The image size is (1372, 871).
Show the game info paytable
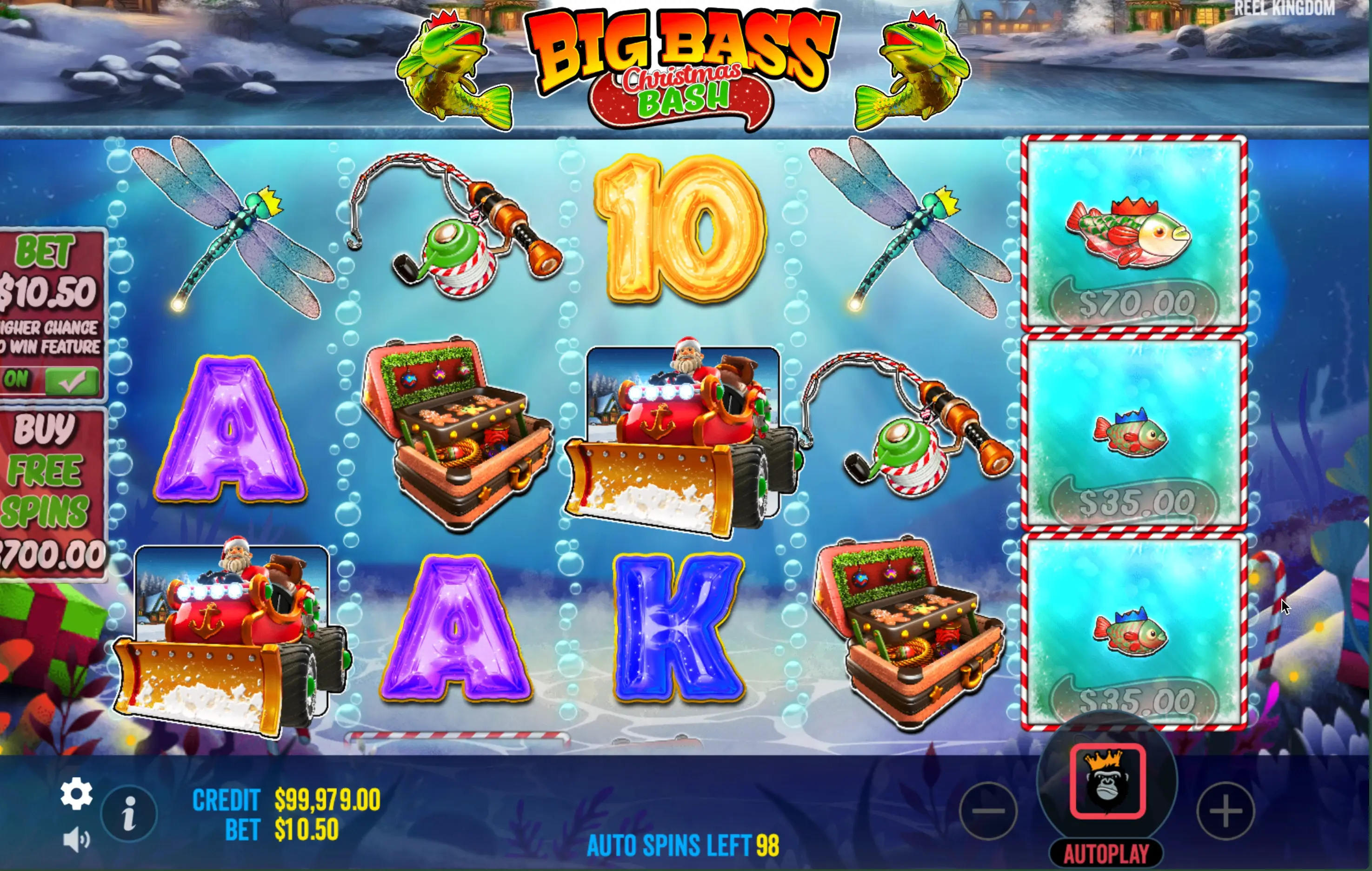click(129, 813)
